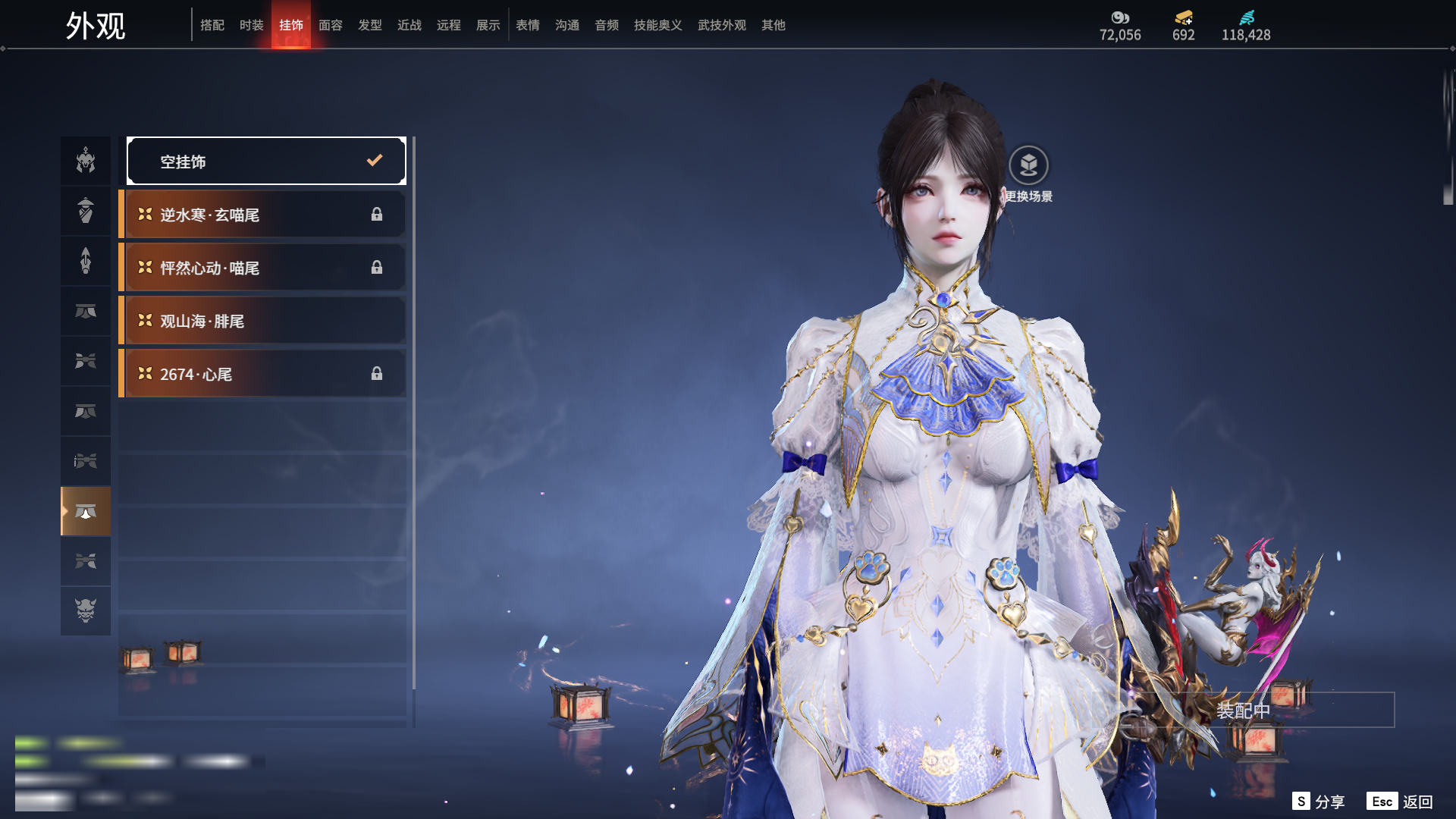Open the 技能奥义 tab

point(658,25)
